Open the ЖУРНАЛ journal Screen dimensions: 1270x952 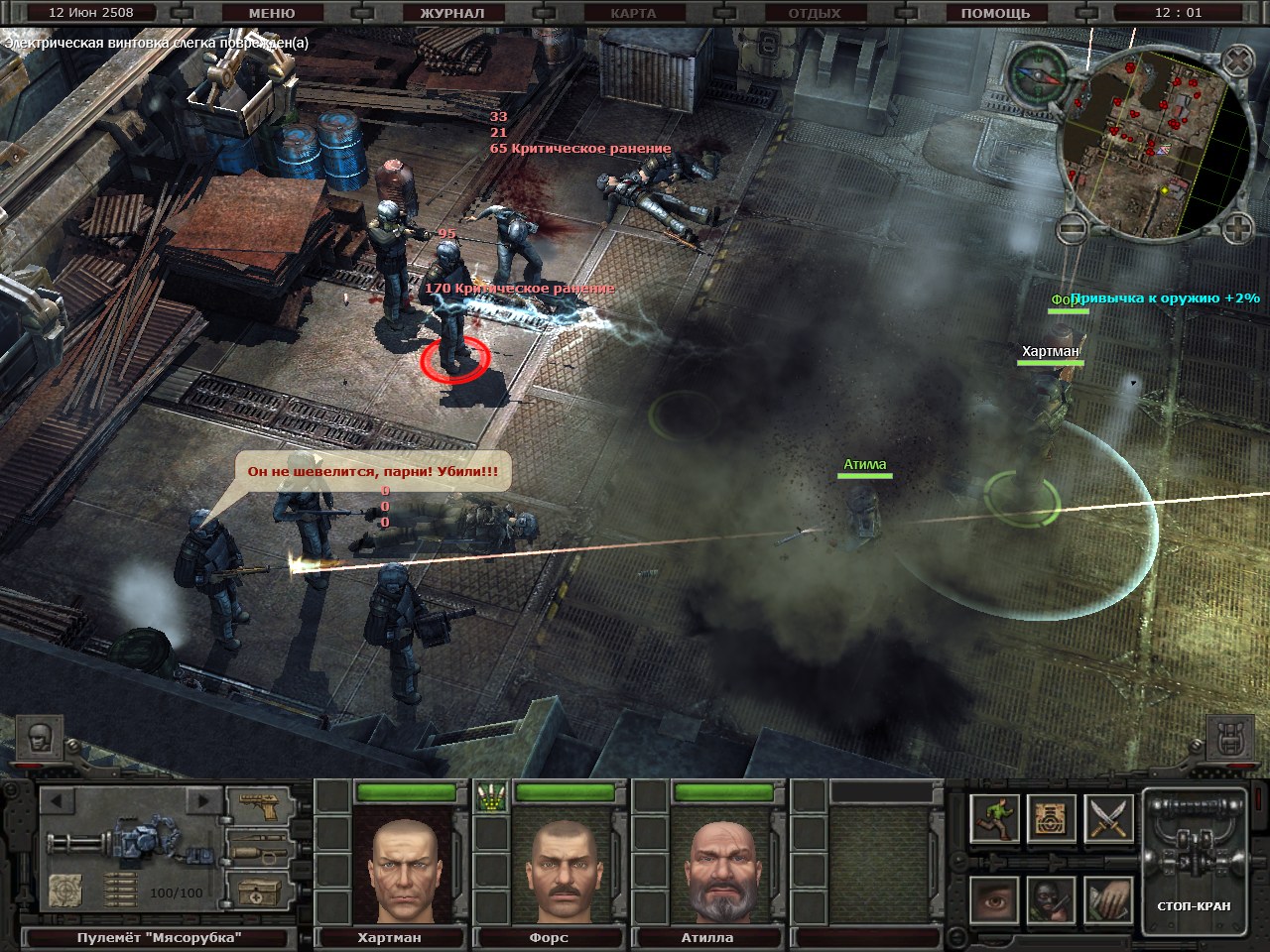(451, 13)
